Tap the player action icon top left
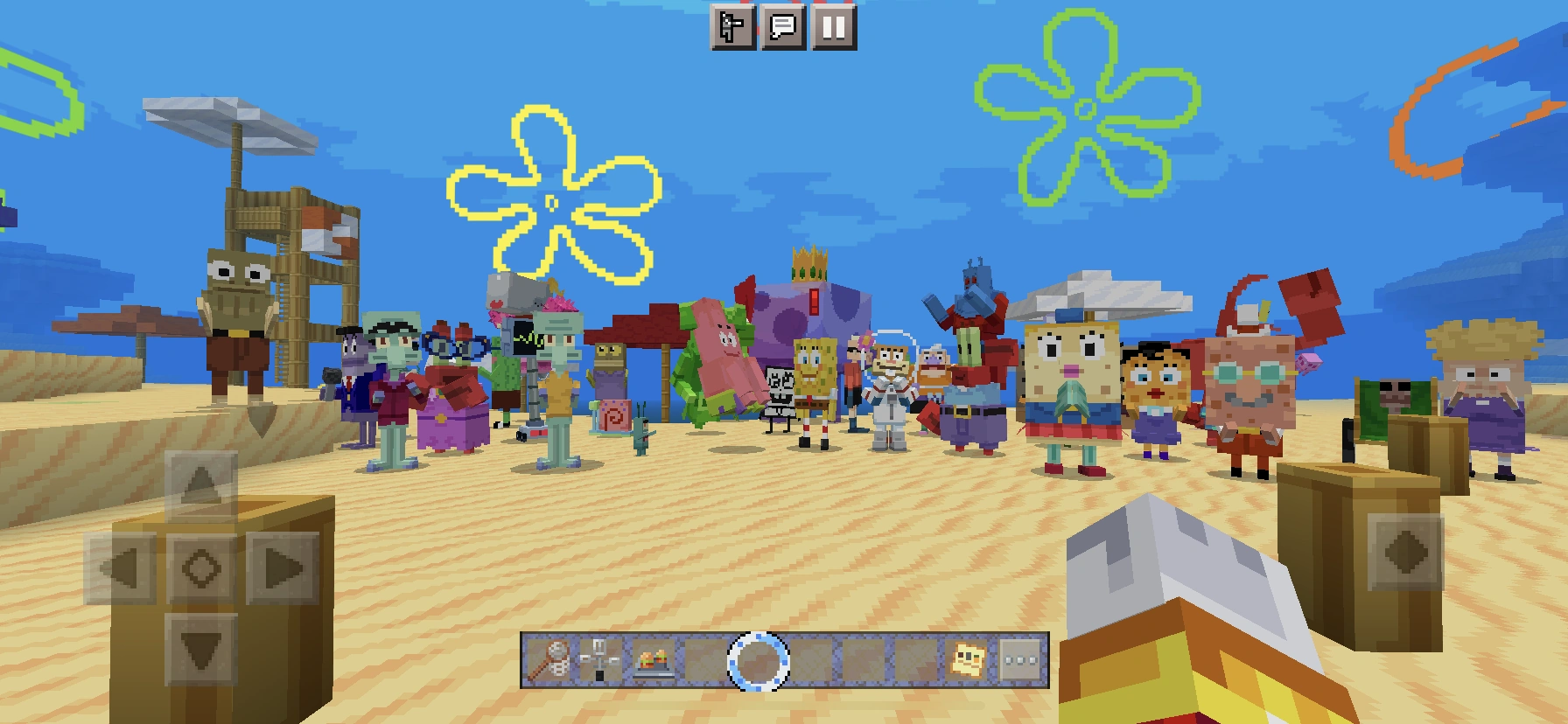The width and height of the screenshot is (1568, 724). point(732,30)
